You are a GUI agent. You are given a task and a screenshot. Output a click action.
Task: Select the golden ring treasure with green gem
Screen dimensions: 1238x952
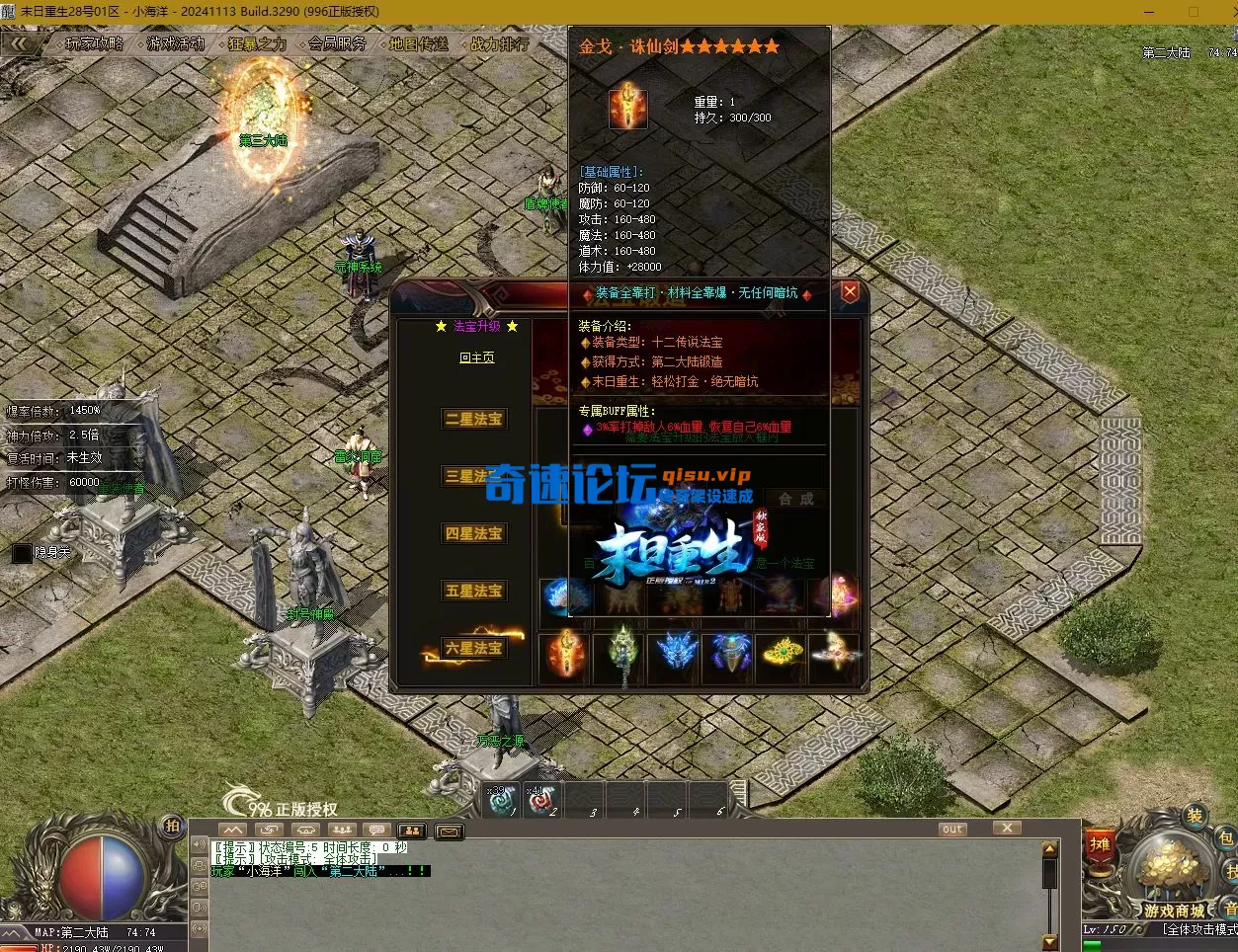781,656
